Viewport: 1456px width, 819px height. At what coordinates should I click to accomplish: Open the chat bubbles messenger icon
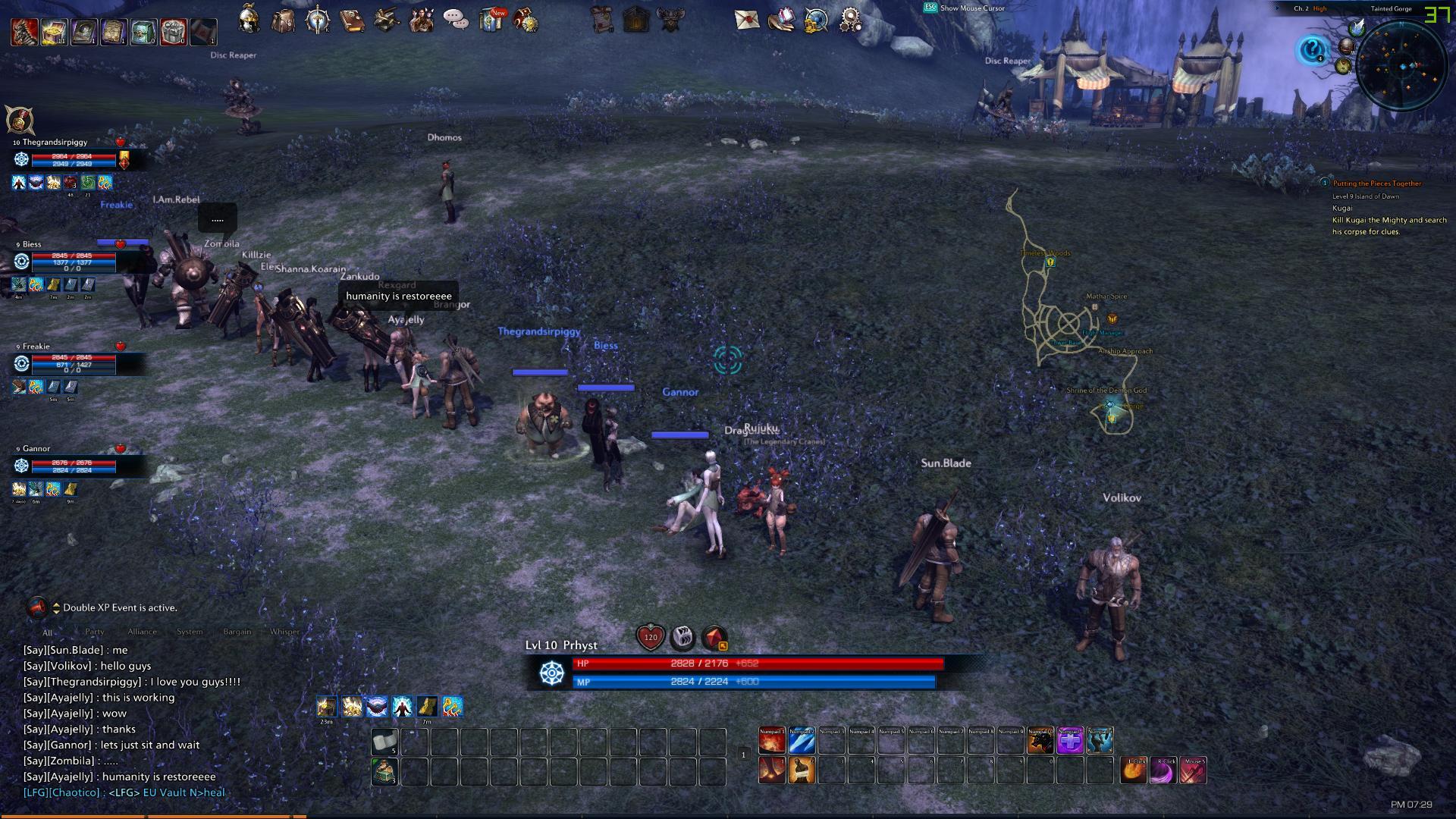point(455,19)
